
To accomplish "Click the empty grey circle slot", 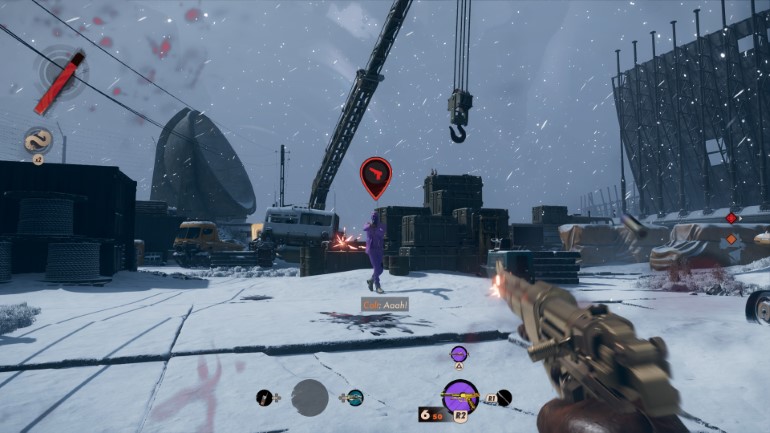I will point(310,397).
